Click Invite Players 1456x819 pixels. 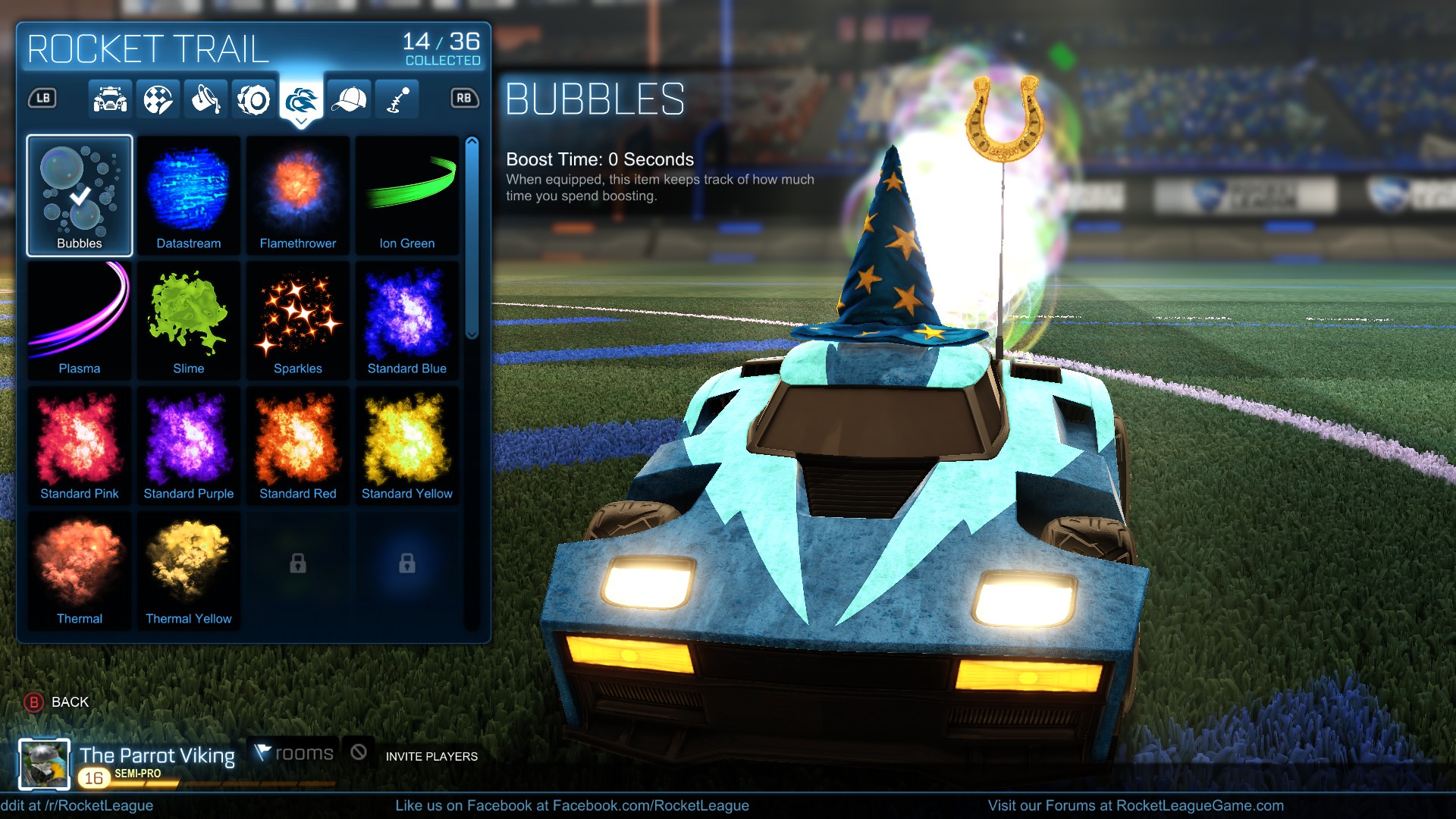point(431,756)
